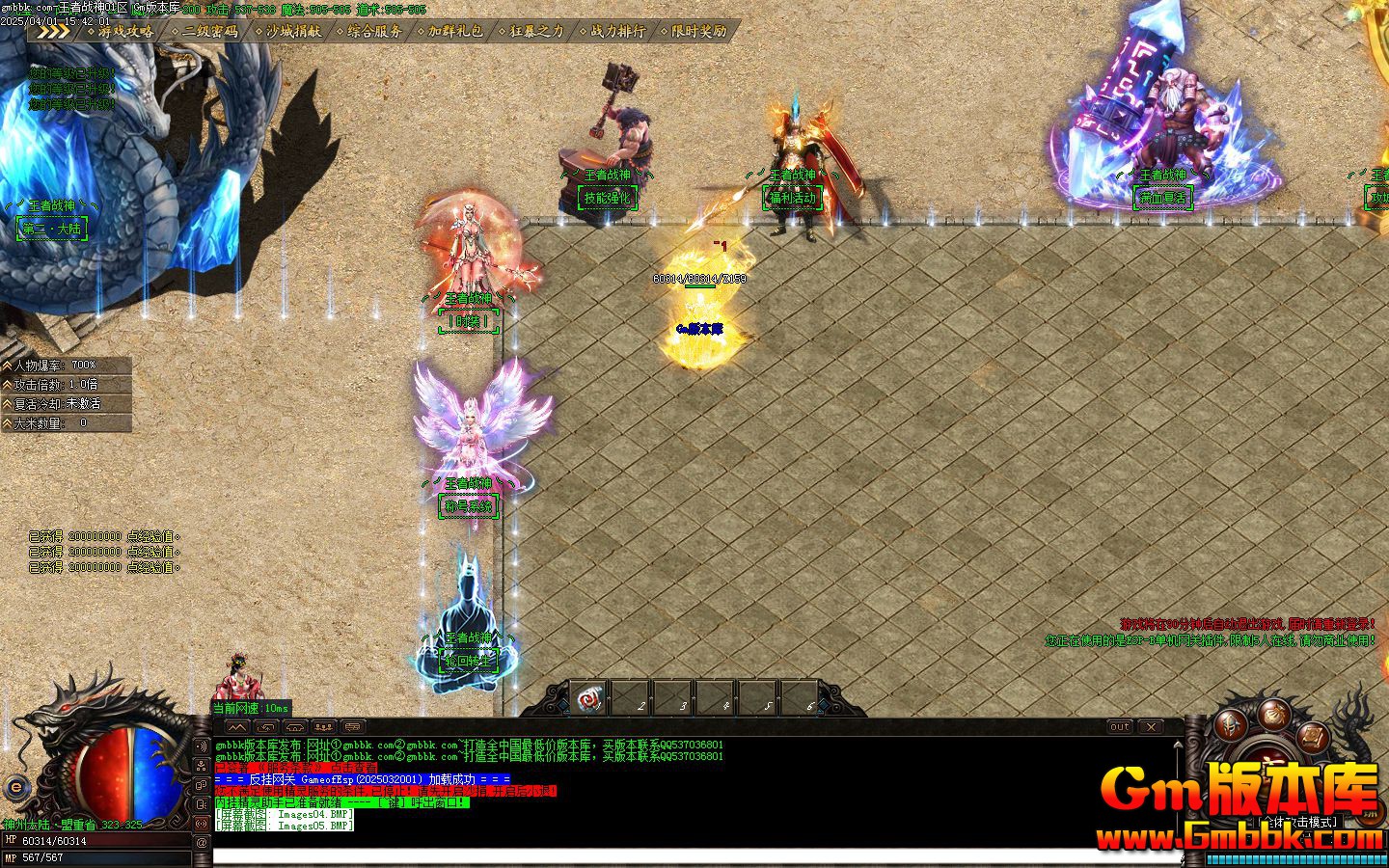Toggle the 人物爆率 drop-rate info row
Screen dimensions: 1389x868
coord(66,365)
